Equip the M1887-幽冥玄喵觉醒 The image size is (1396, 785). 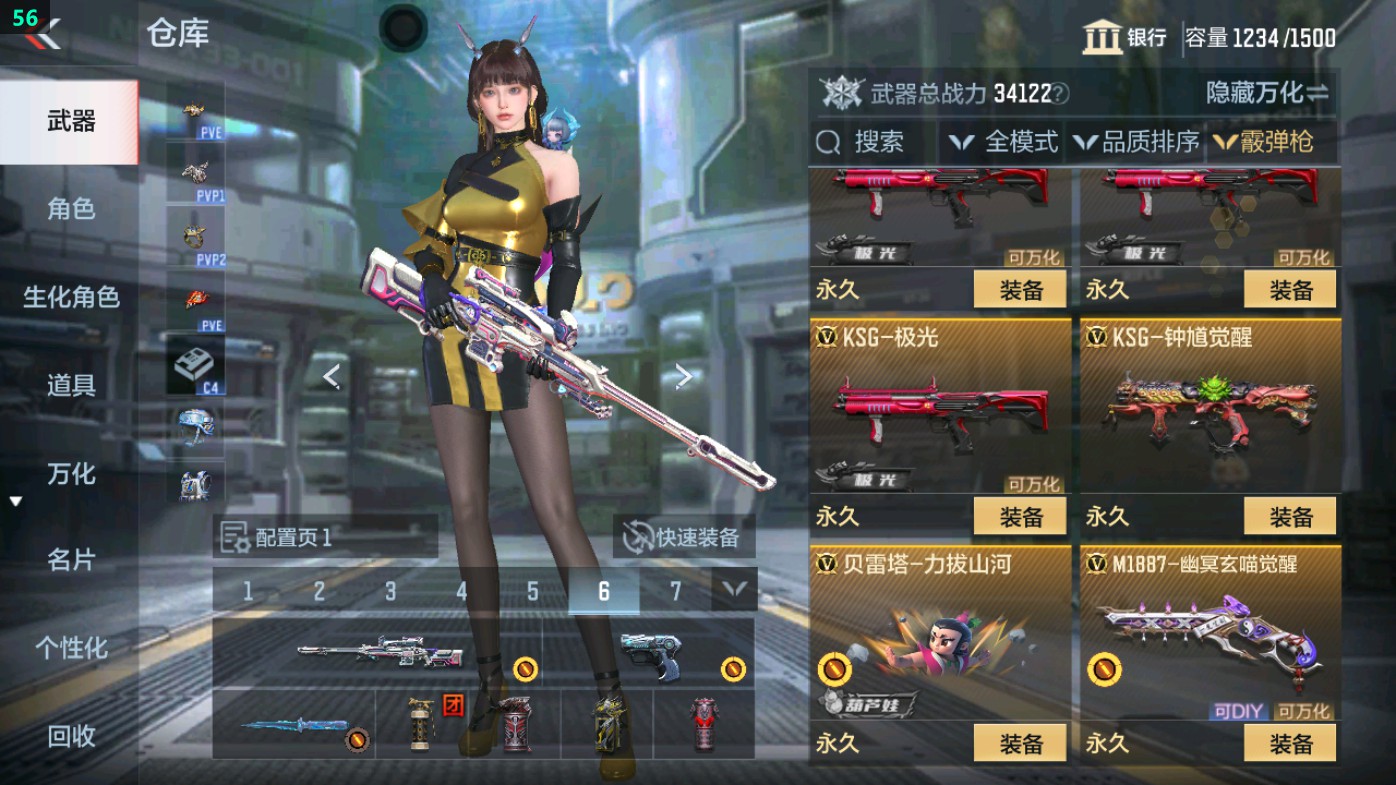pos(1290,744)
